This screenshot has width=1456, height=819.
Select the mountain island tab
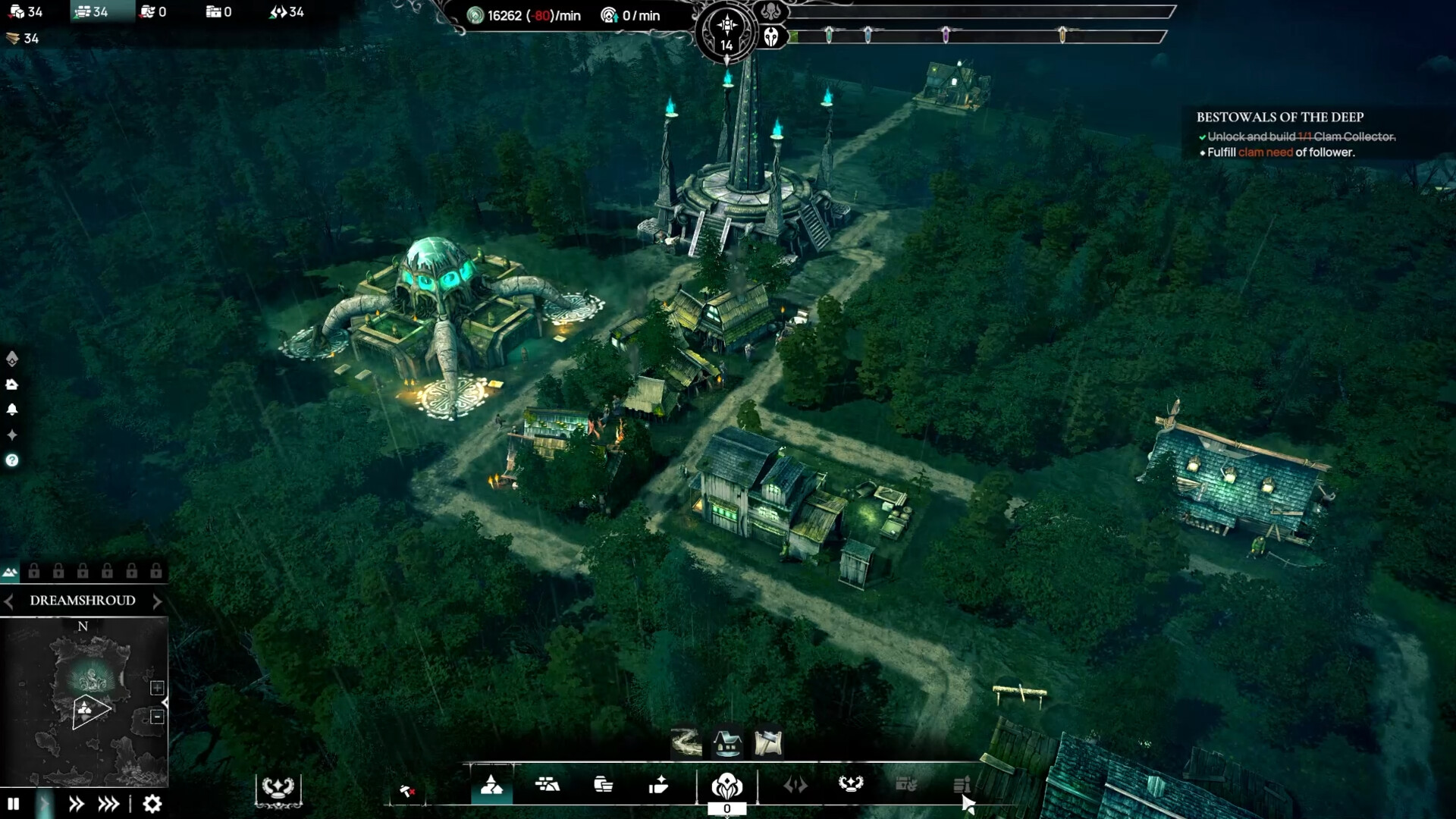[x=10, y=572]
